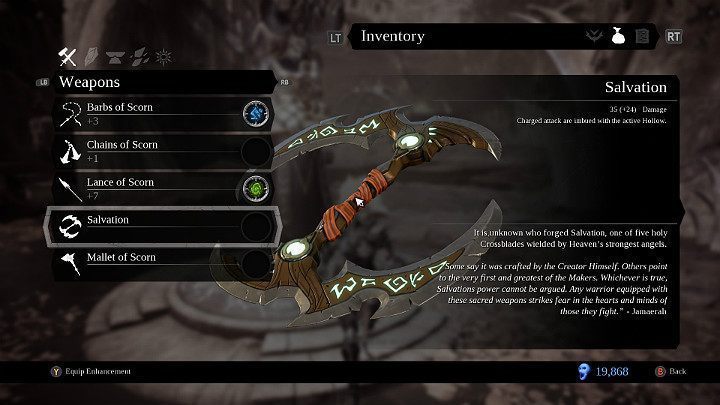
Task: Show the leaf-shaped category tab
Action: 141,56
